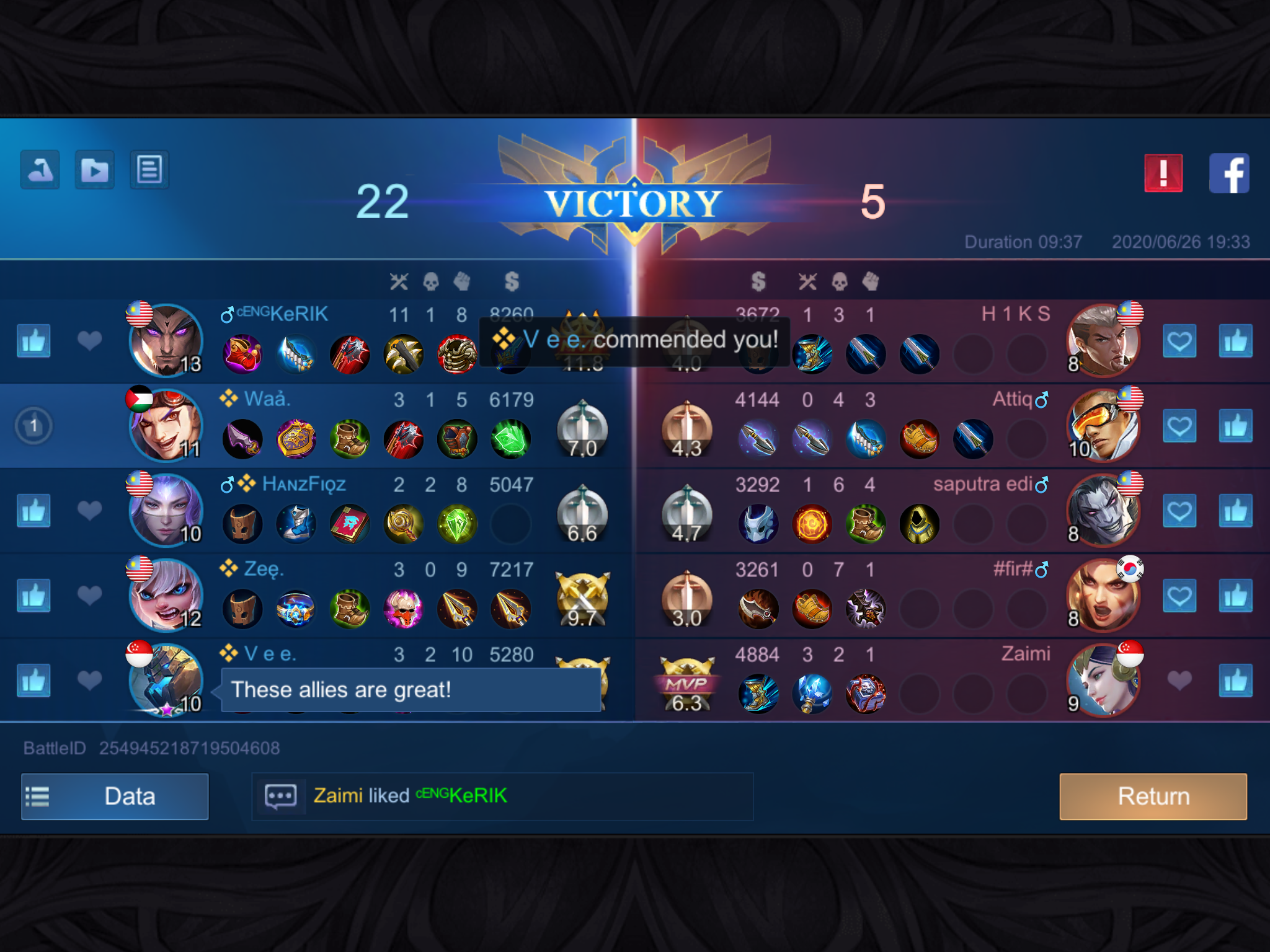Open the battle log document icon
This screenshot has height=952, width=1270.
point(149,169)
